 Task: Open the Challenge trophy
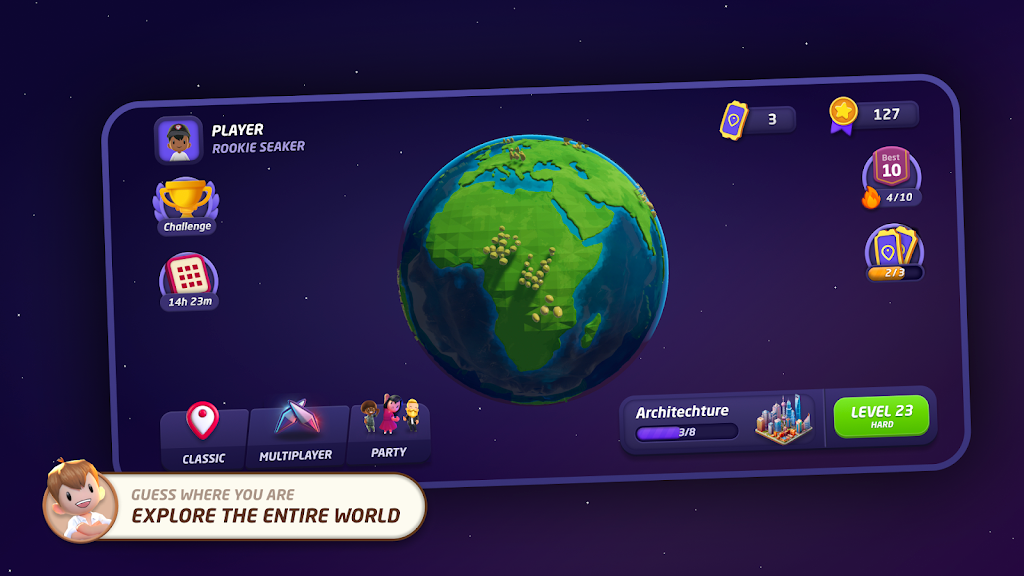[186, 206]
